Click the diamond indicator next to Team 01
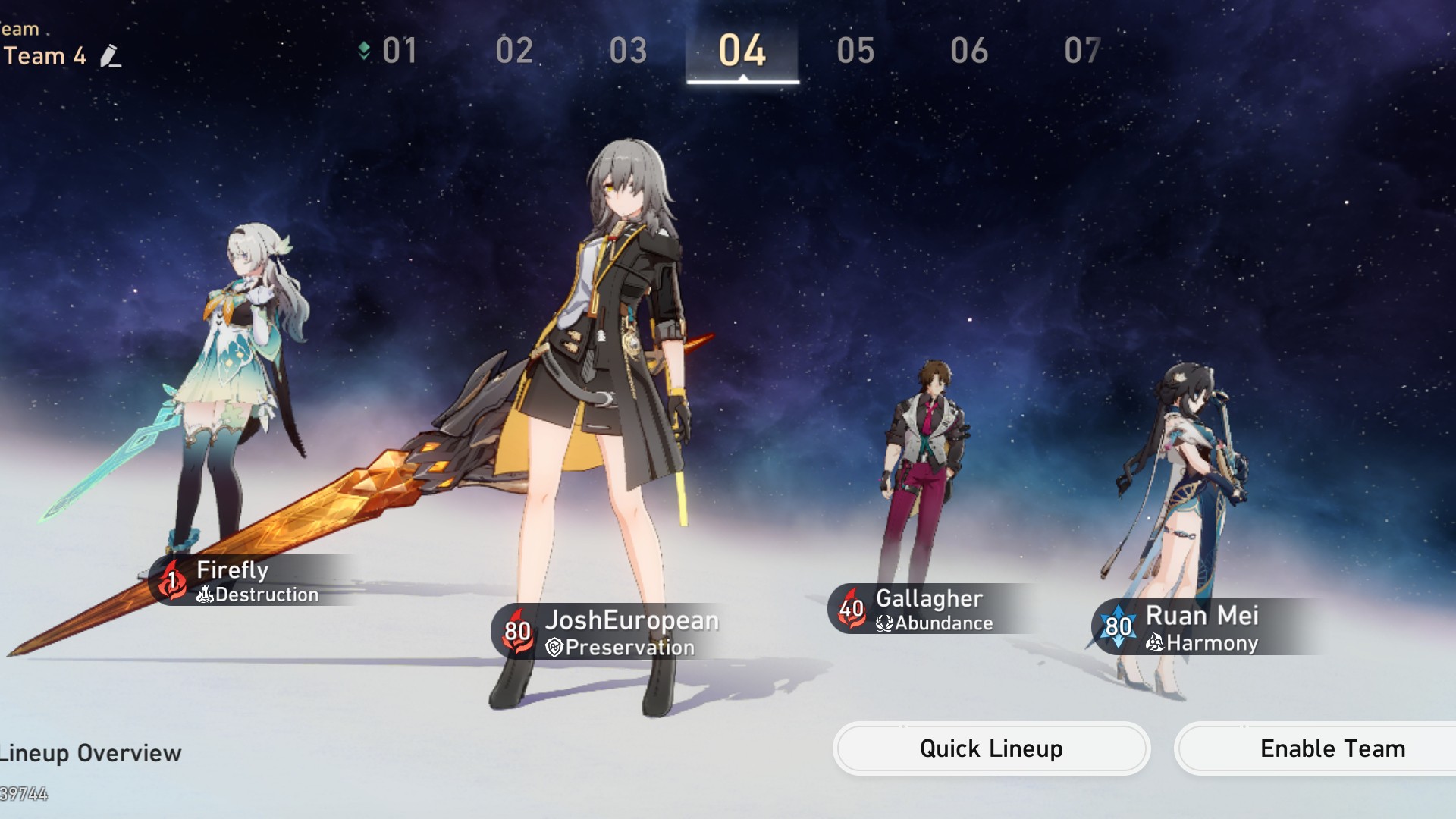This screenshot has height=819, width=1456. (x=365, y=50)
